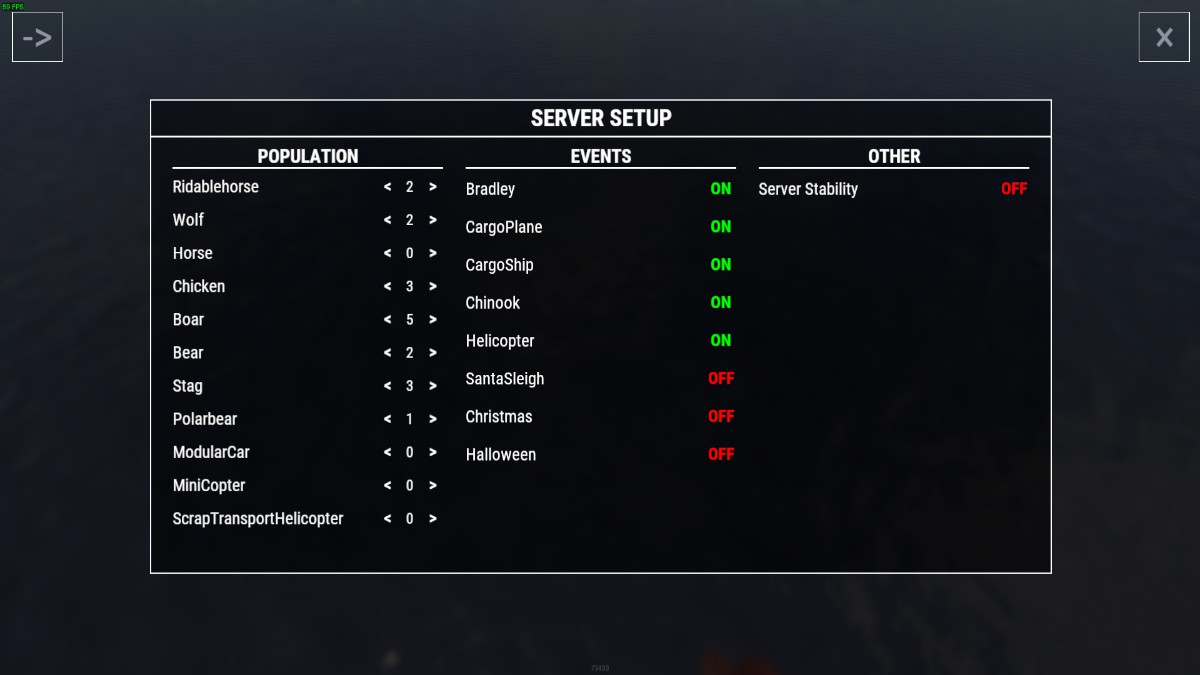This screenshot has width=1200, height=675.
Task: Increase the ModularCar population
Action: [433, 452]
